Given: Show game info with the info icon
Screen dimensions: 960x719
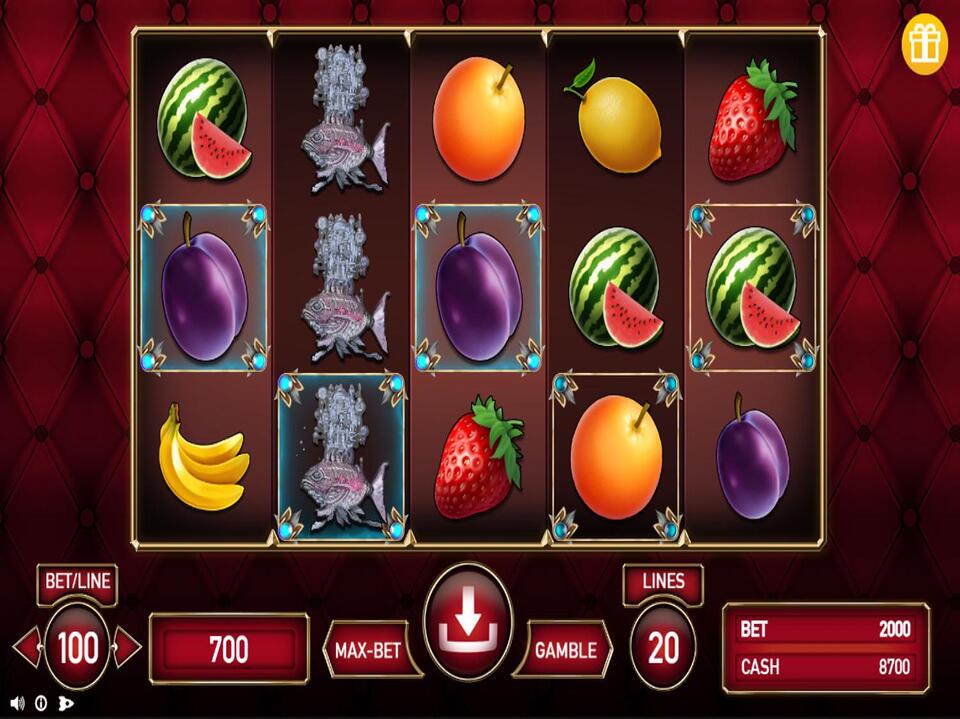Looking at the screenshot, I should pos(41,702).
